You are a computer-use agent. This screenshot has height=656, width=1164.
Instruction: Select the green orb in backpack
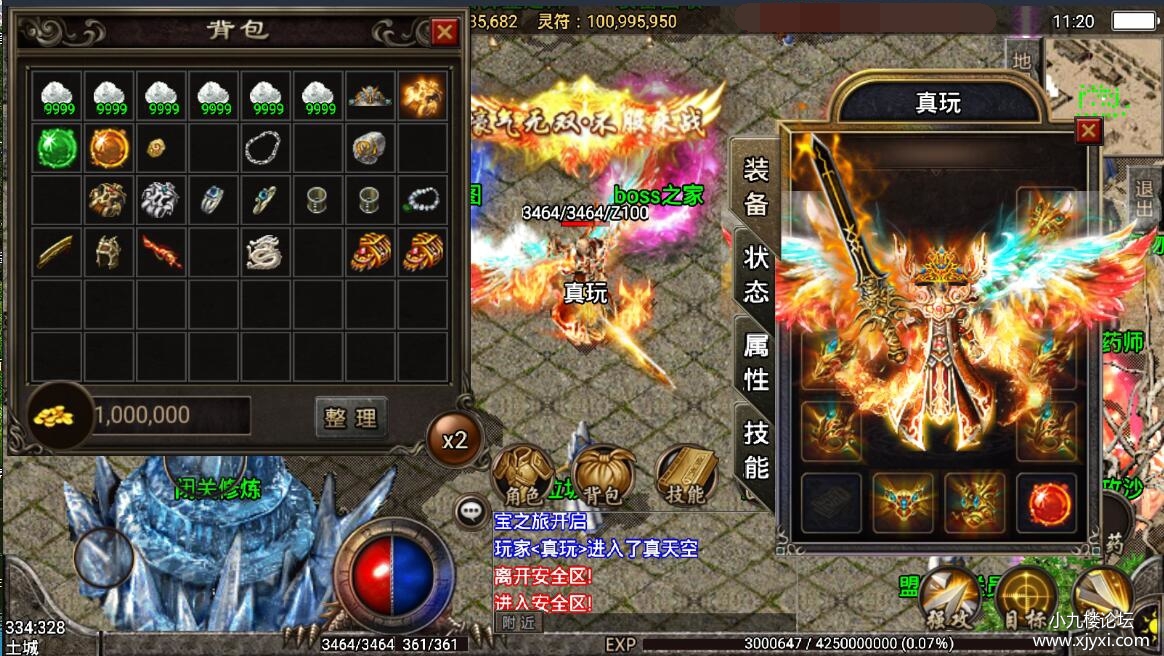pyautogui.click(x=57, y=148)
